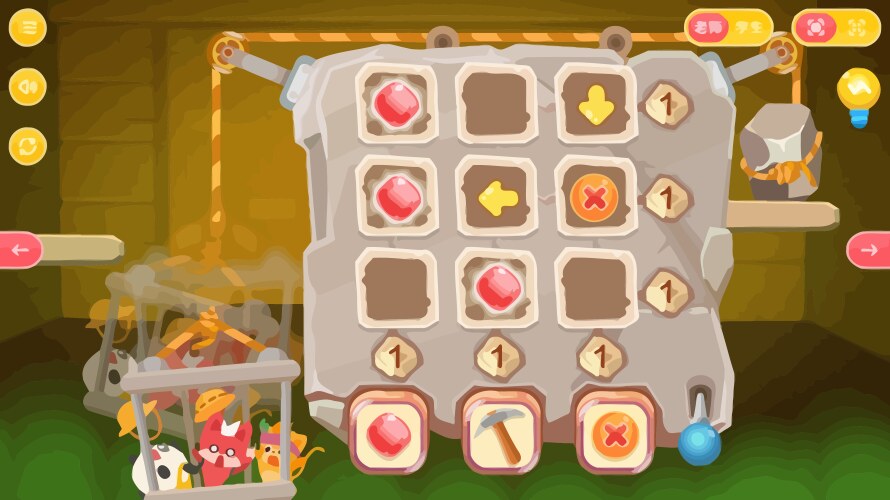Switch to student mode (学生)

coord(749,28)
